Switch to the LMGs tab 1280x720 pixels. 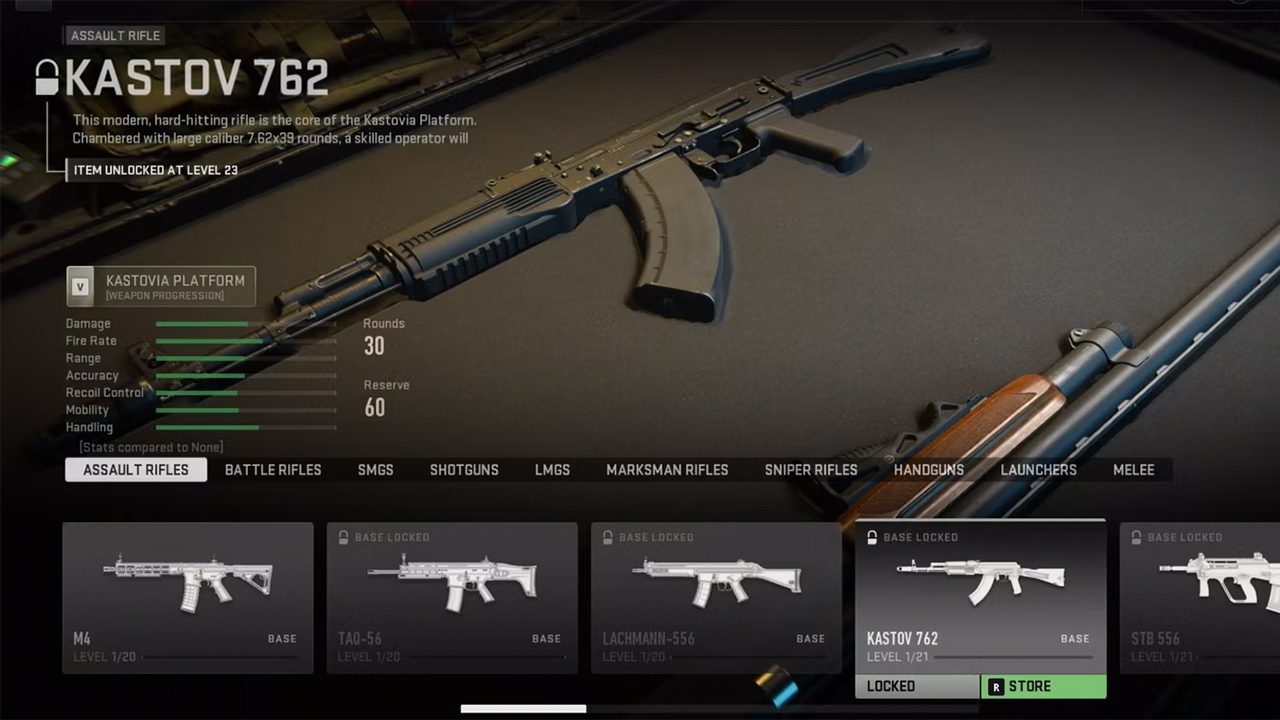point(552,470)
